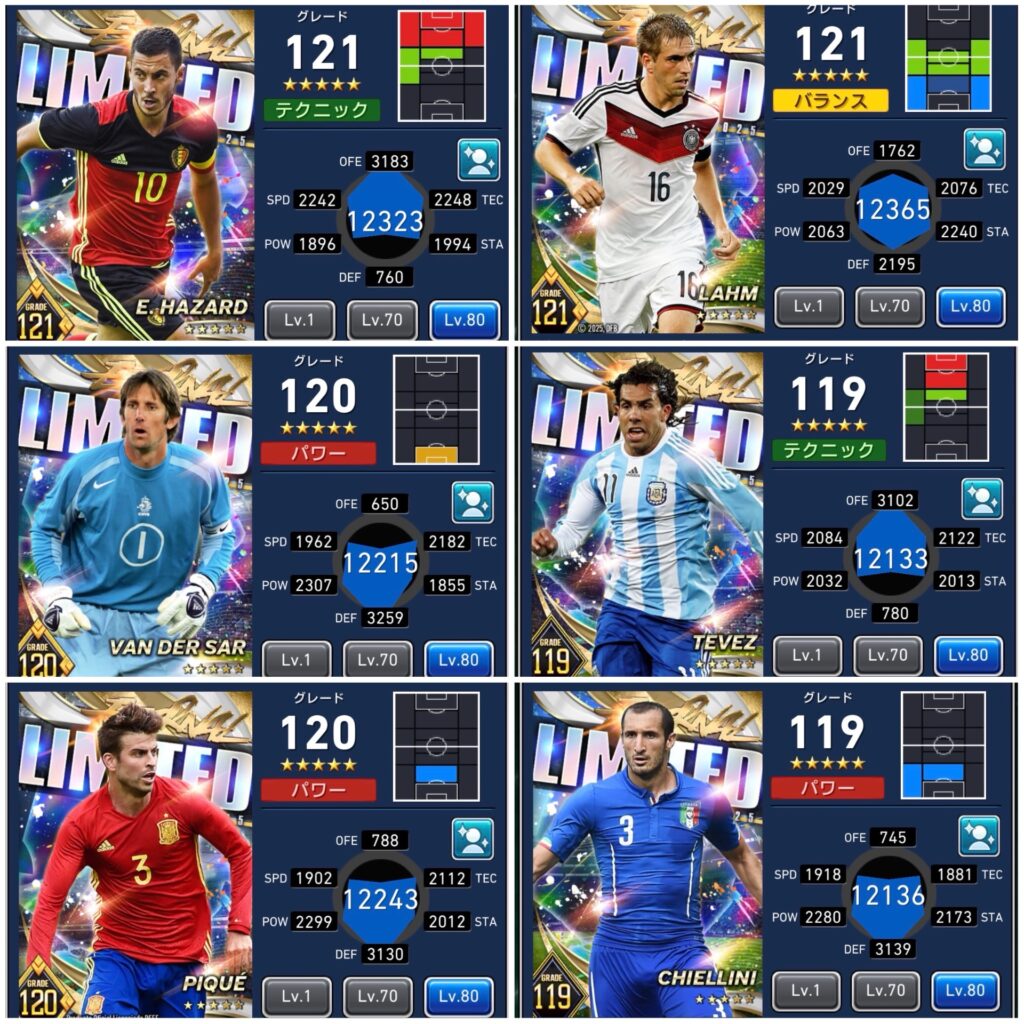Select Lv.1 on E. Hazard's panel
This screenshot has height=1024, width=1024.
pyautogui.click(x=299, y=321)
